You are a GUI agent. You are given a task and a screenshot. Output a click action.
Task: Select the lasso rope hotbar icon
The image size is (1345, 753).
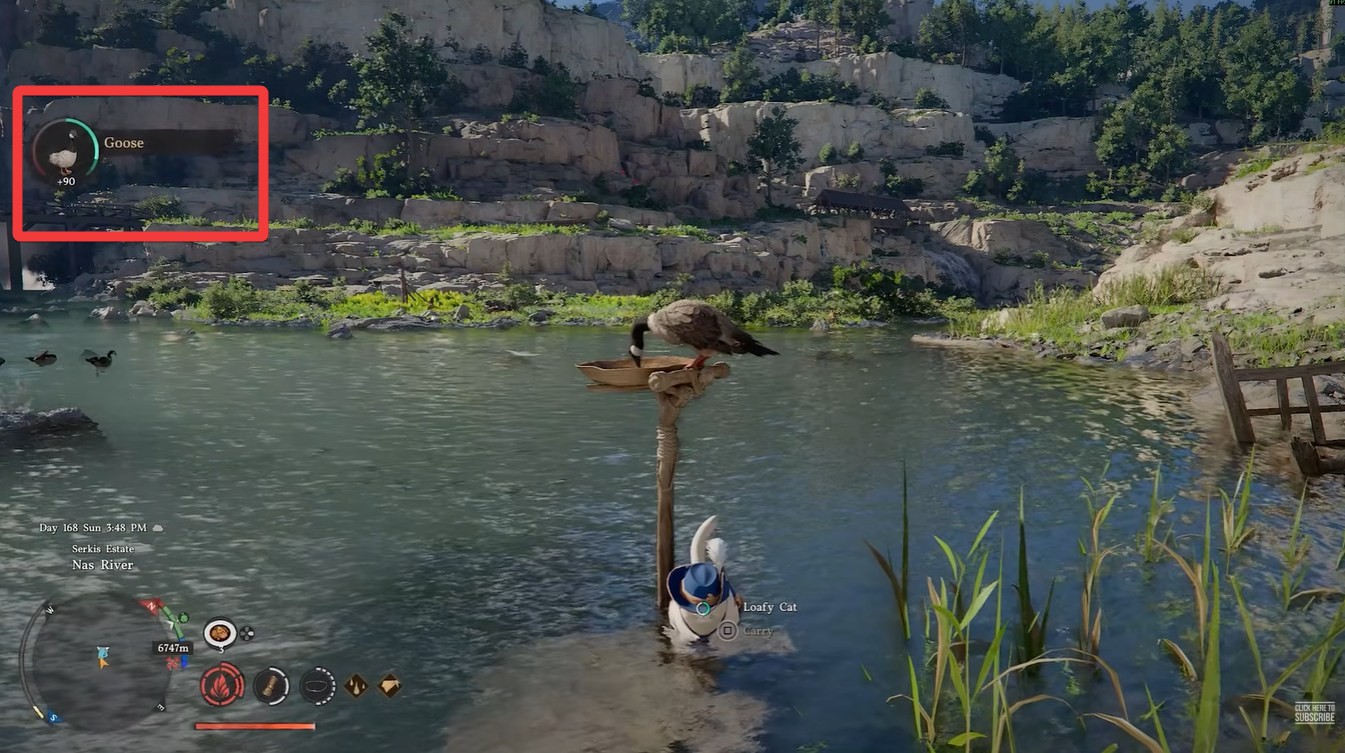coord(318,687)
